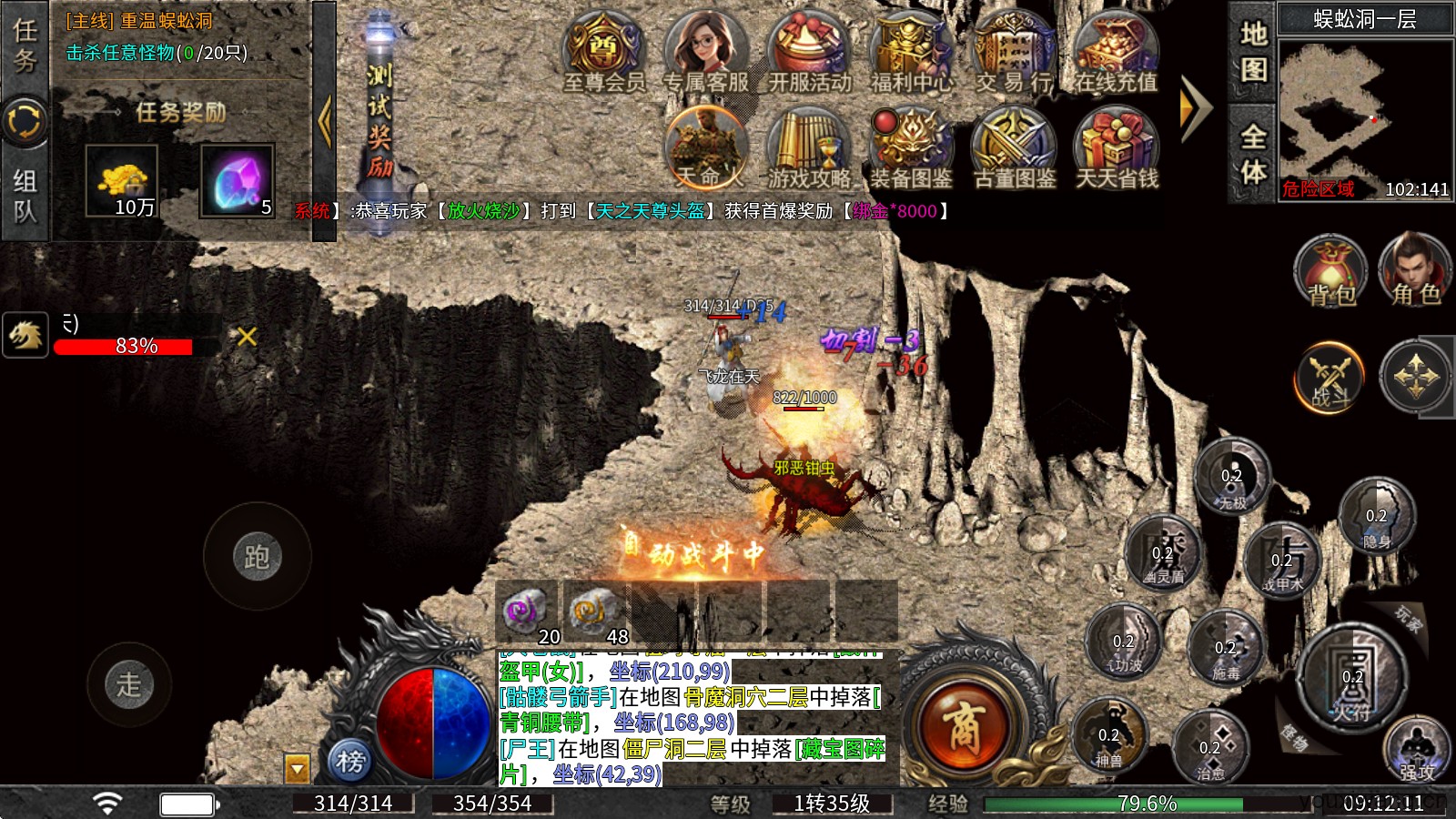Image resolution: width=1456 pixels, height=819 pixels.
Task: Open 在线充值 online recharge
Action: click(x=1116, y=53)
